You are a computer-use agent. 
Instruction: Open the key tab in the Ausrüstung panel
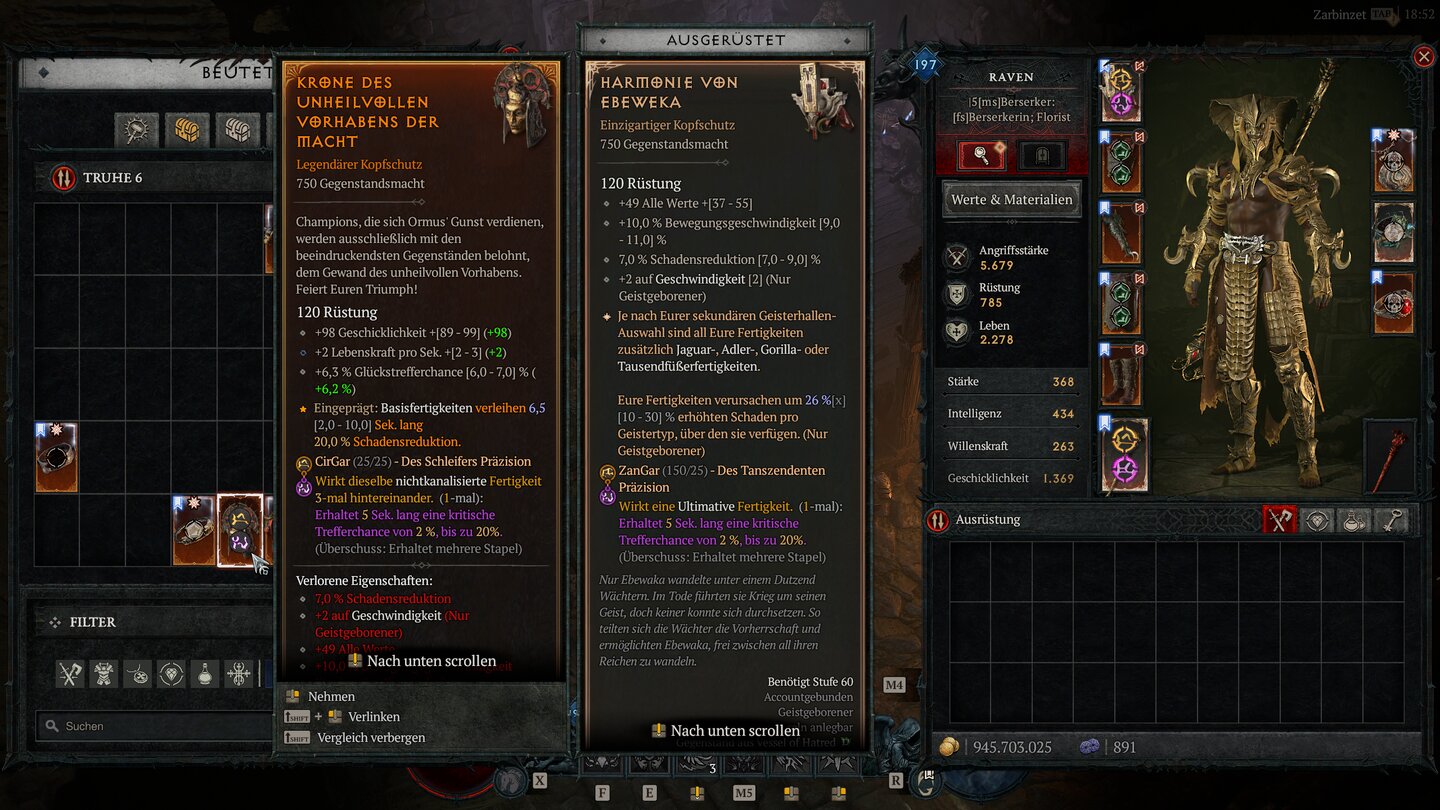[1393, 520]
